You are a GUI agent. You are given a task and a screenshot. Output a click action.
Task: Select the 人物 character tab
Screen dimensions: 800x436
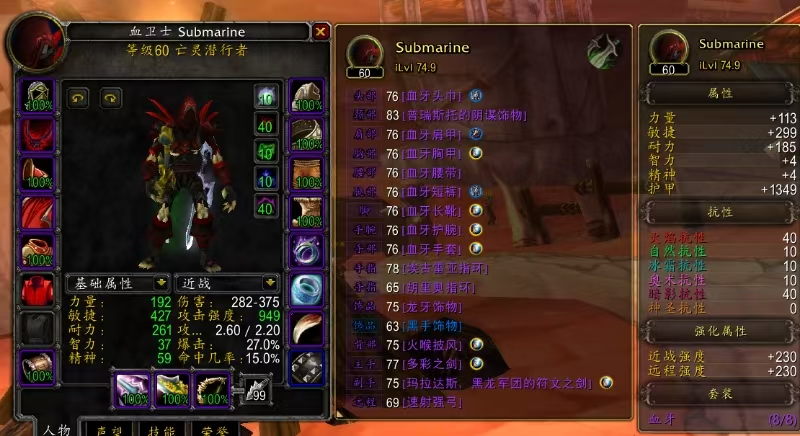pyautogui.click(x=56, y=427)
